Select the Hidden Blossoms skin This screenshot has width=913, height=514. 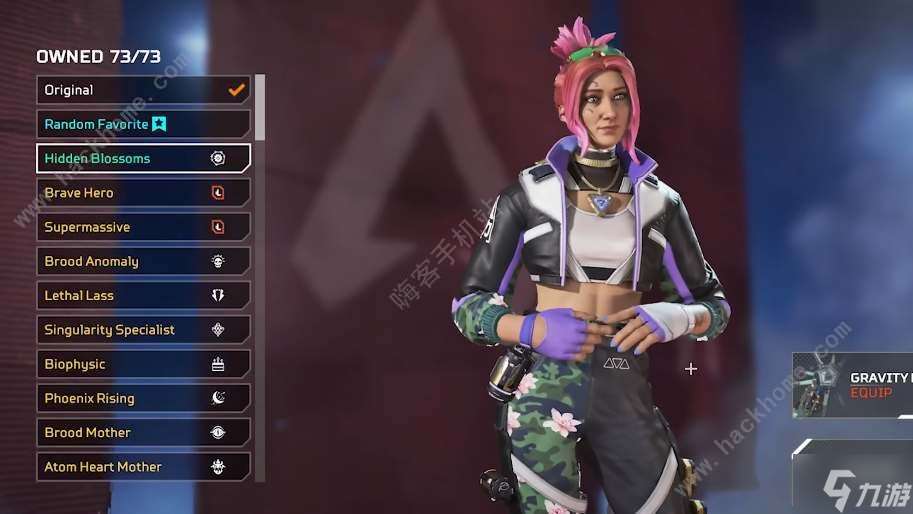143,158
